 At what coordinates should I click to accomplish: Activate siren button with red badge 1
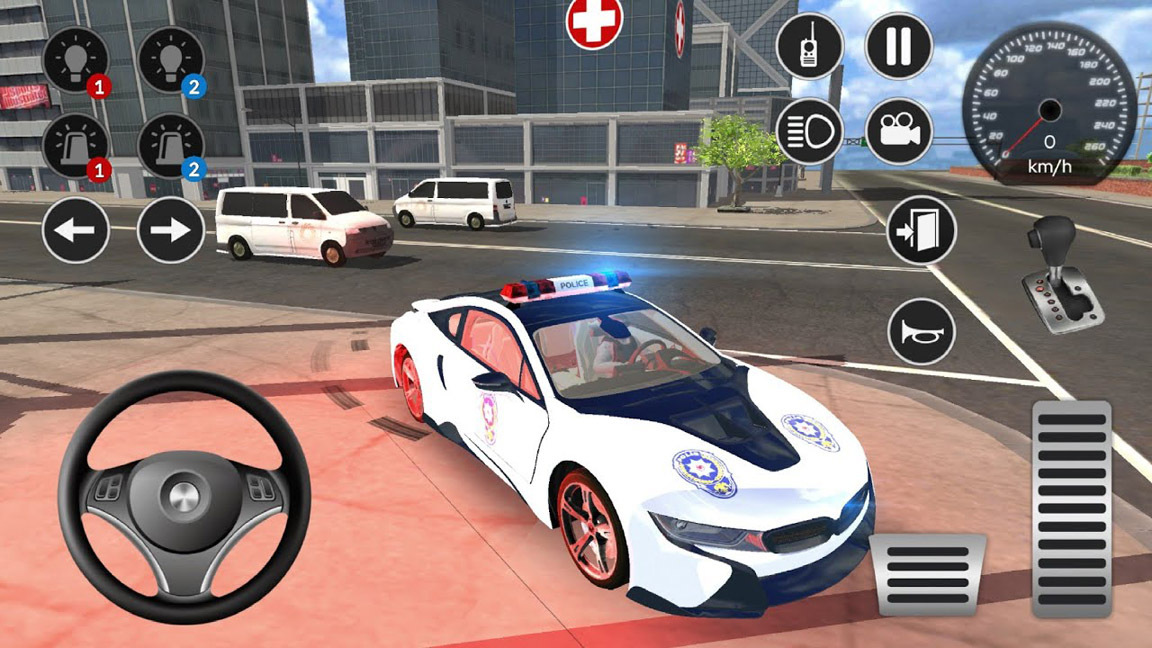(x=75, y=146)
